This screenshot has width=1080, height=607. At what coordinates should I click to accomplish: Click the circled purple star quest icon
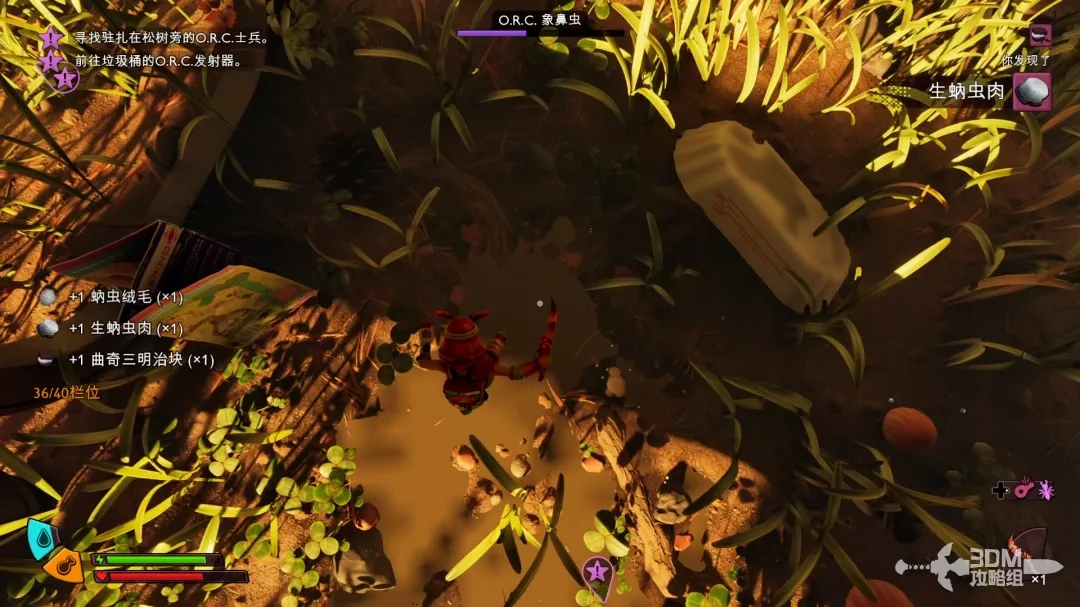(66, 78)
